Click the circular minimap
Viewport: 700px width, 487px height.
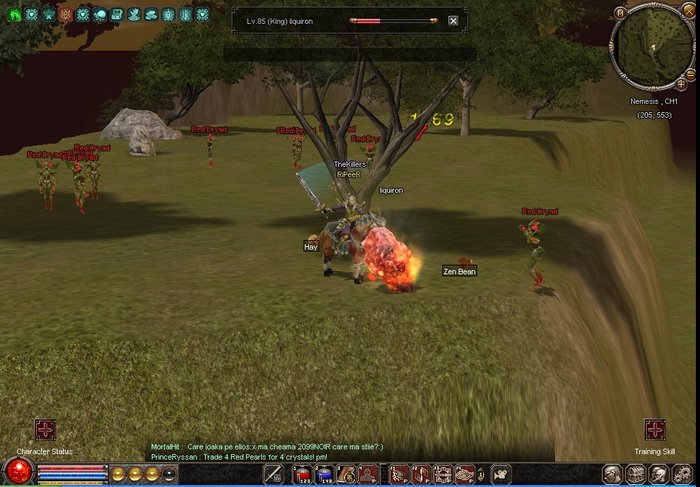650,46
